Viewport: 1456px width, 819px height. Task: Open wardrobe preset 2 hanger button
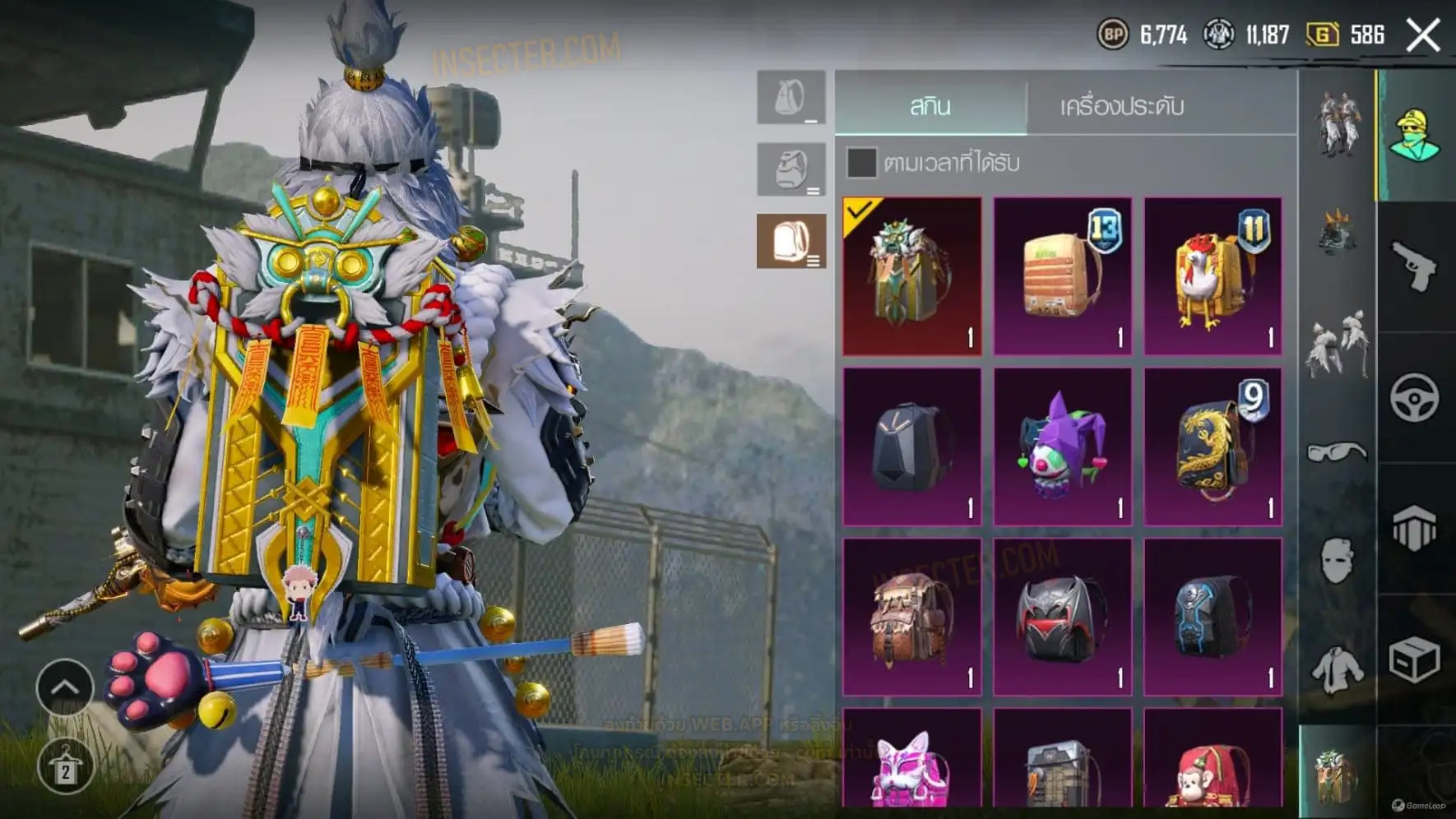pyautogui.click(x=64, y=766)
